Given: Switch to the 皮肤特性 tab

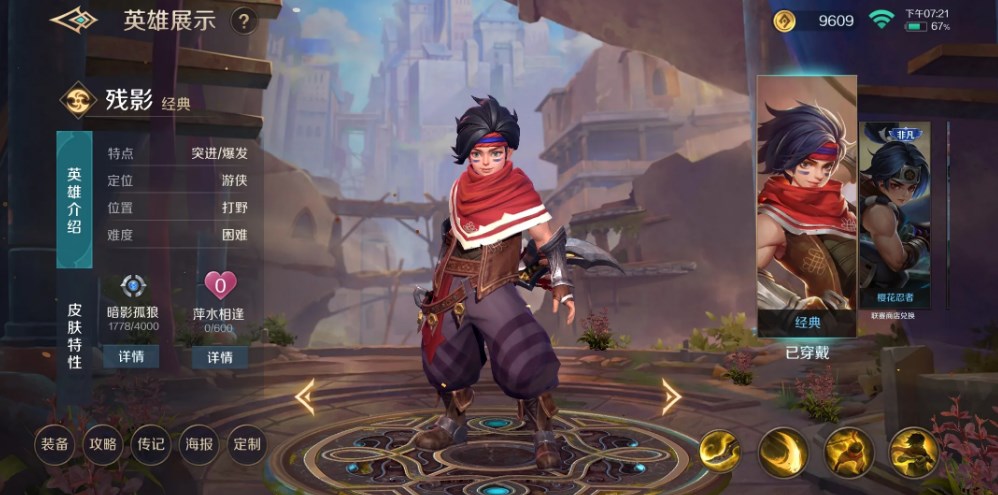Looking at the screenshot, I should [x=74, y=335].
